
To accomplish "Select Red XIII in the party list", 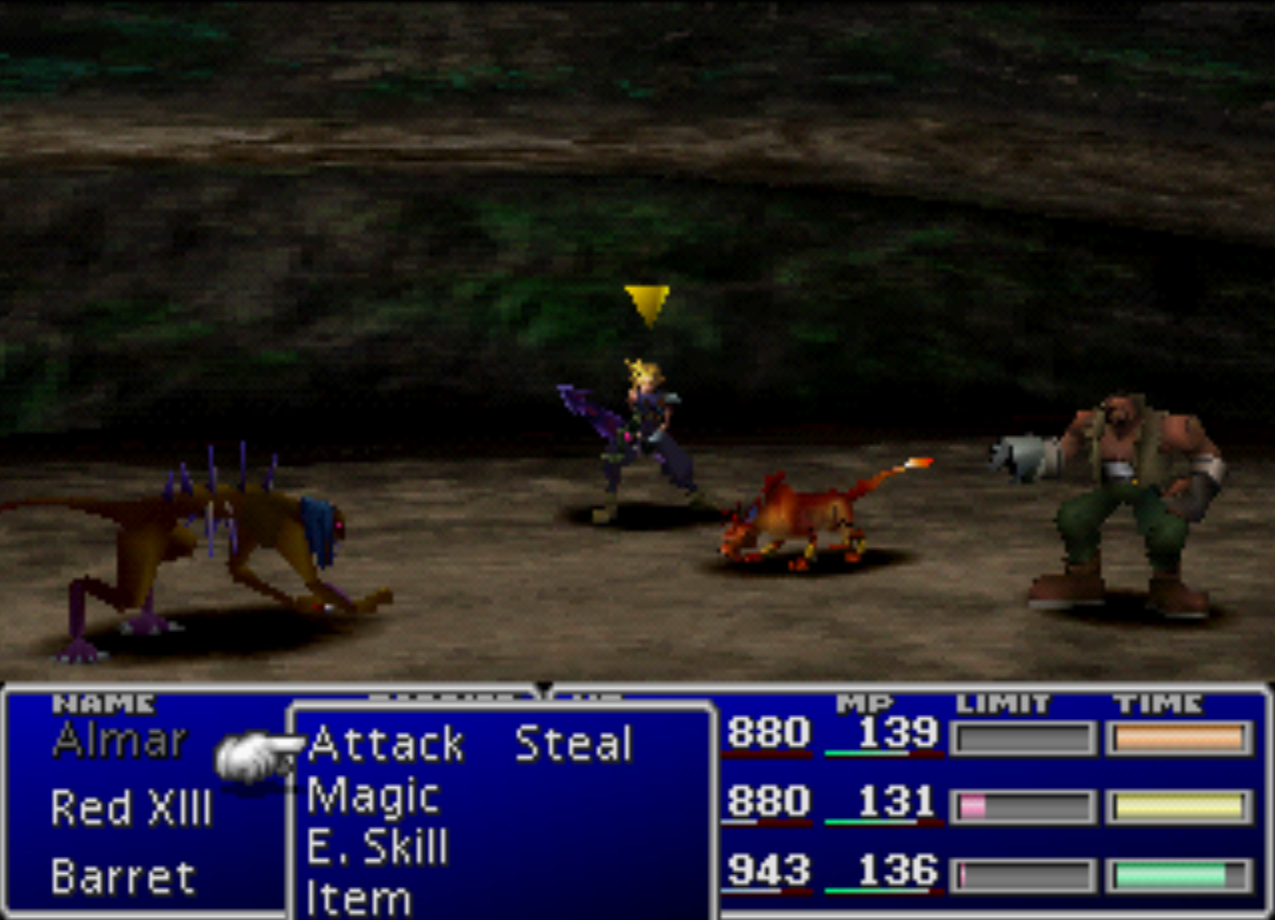I will coord(131,807).
